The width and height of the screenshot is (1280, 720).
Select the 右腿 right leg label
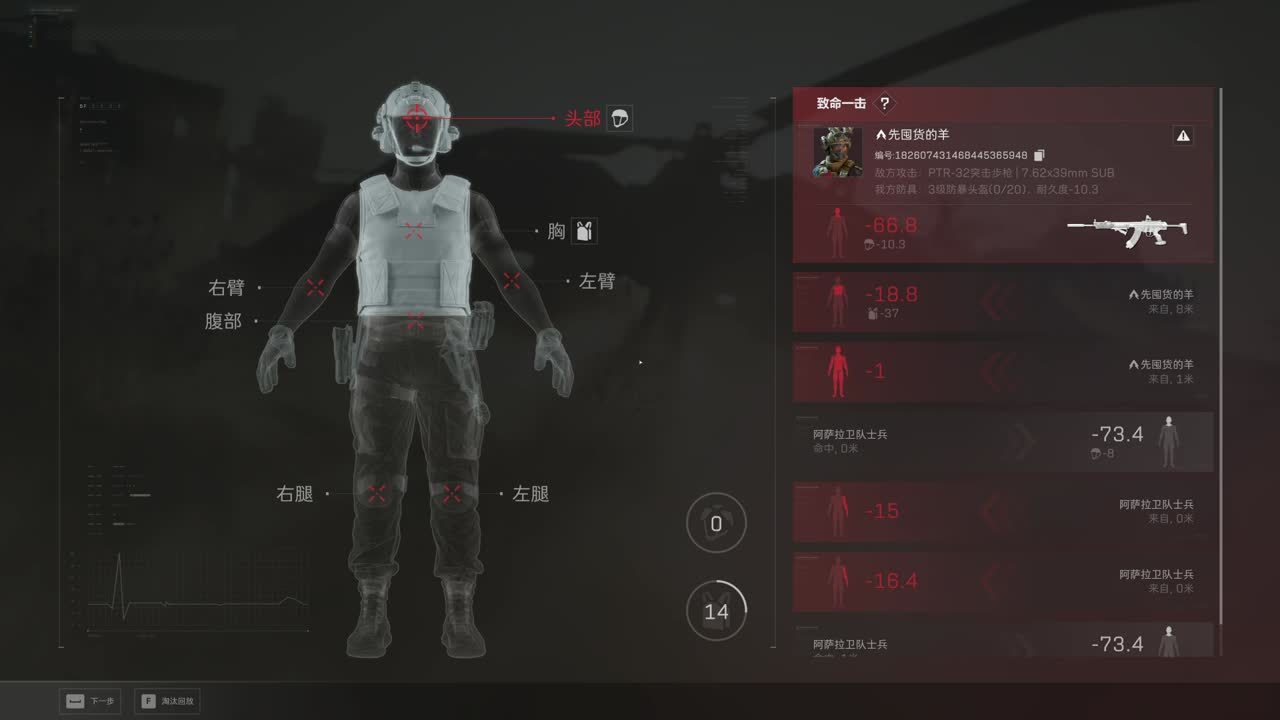[295, 494]
